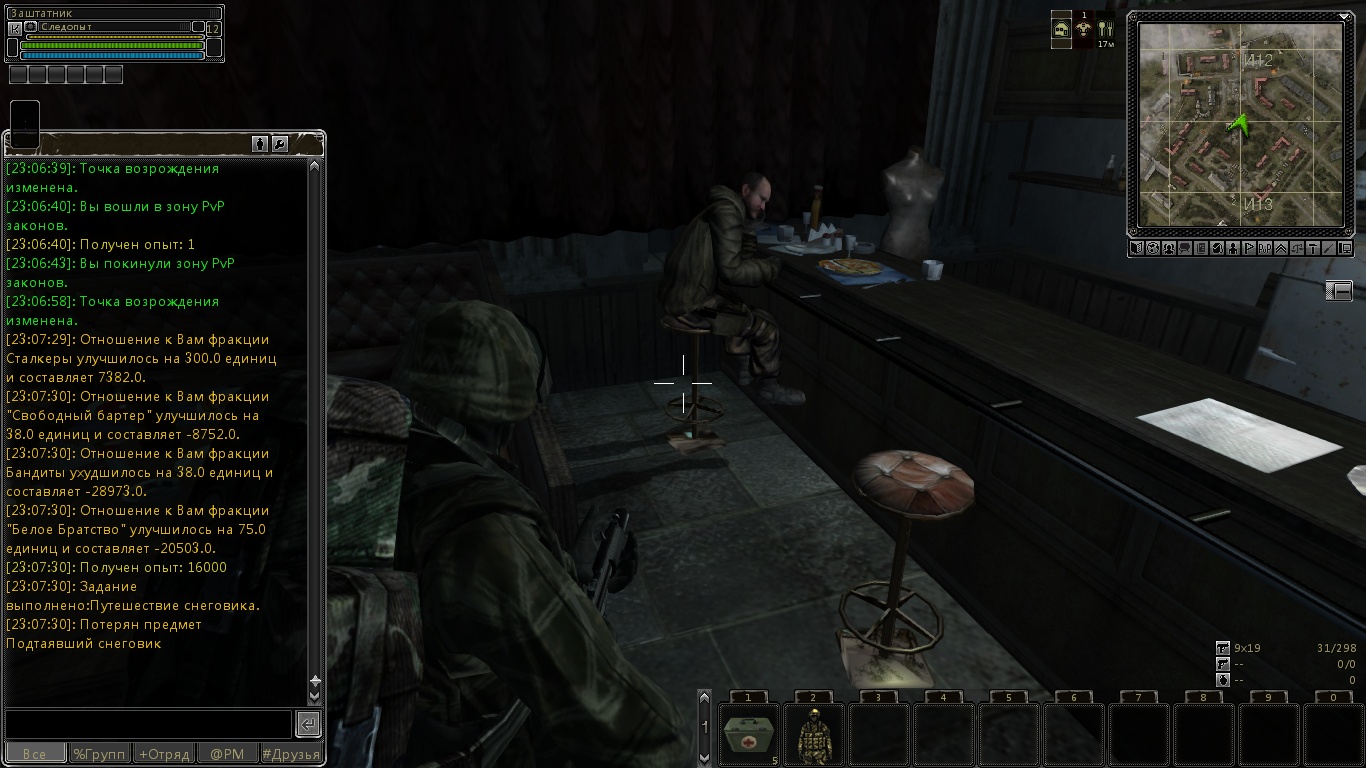Open the PvP panel below the minimap
Screen dimensions: 1366x768
[x=1265, y=248]
